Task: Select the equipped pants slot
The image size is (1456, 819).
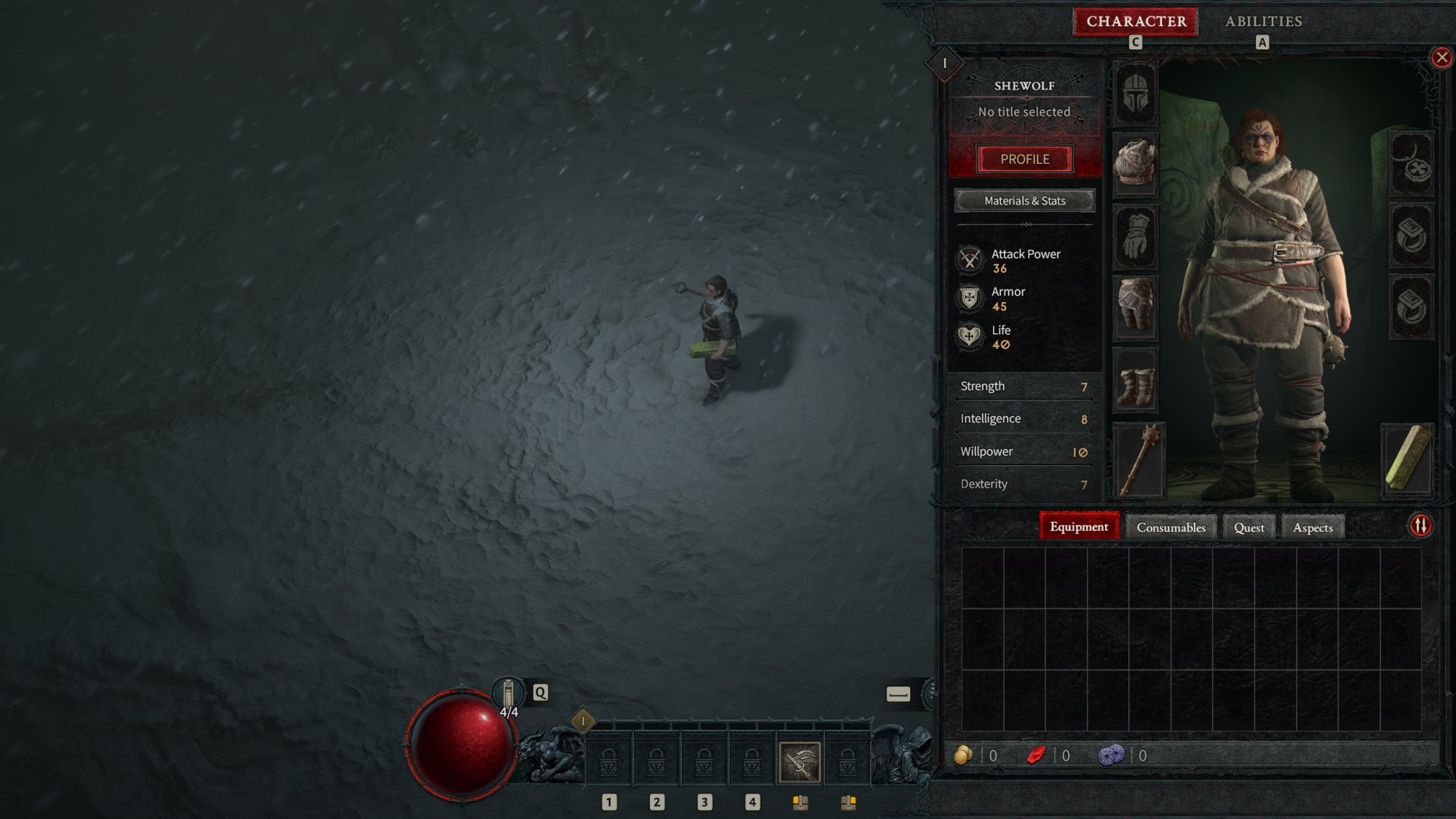Action: tap(1135, 306)
